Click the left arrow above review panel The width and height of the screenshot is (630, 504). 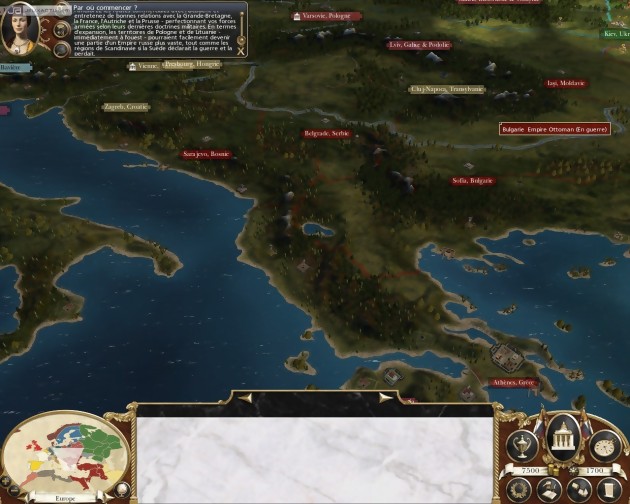coord(245,397)
